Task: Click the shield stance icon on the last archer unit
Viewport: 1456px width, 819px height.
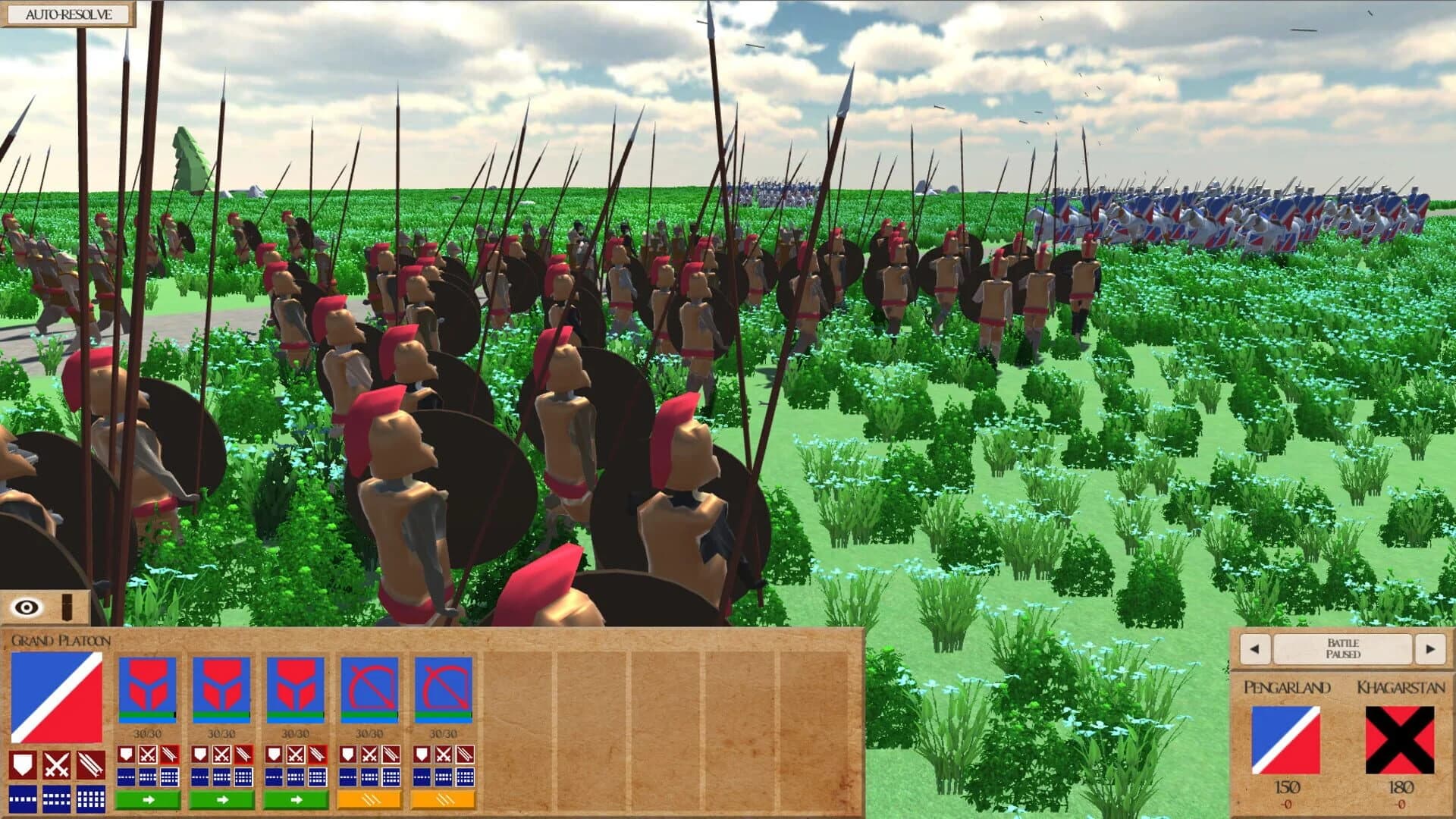Action: (423, 755)
